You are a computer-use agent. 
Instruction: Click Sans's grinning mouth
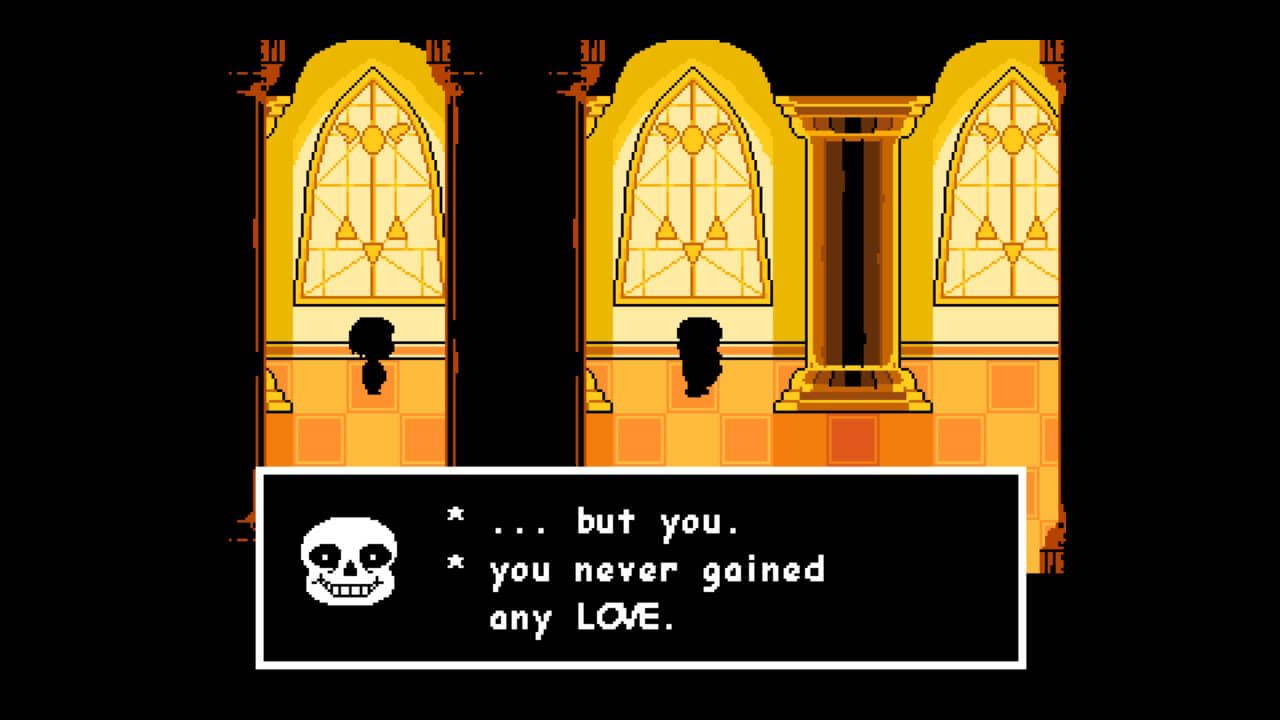[348, 591]
